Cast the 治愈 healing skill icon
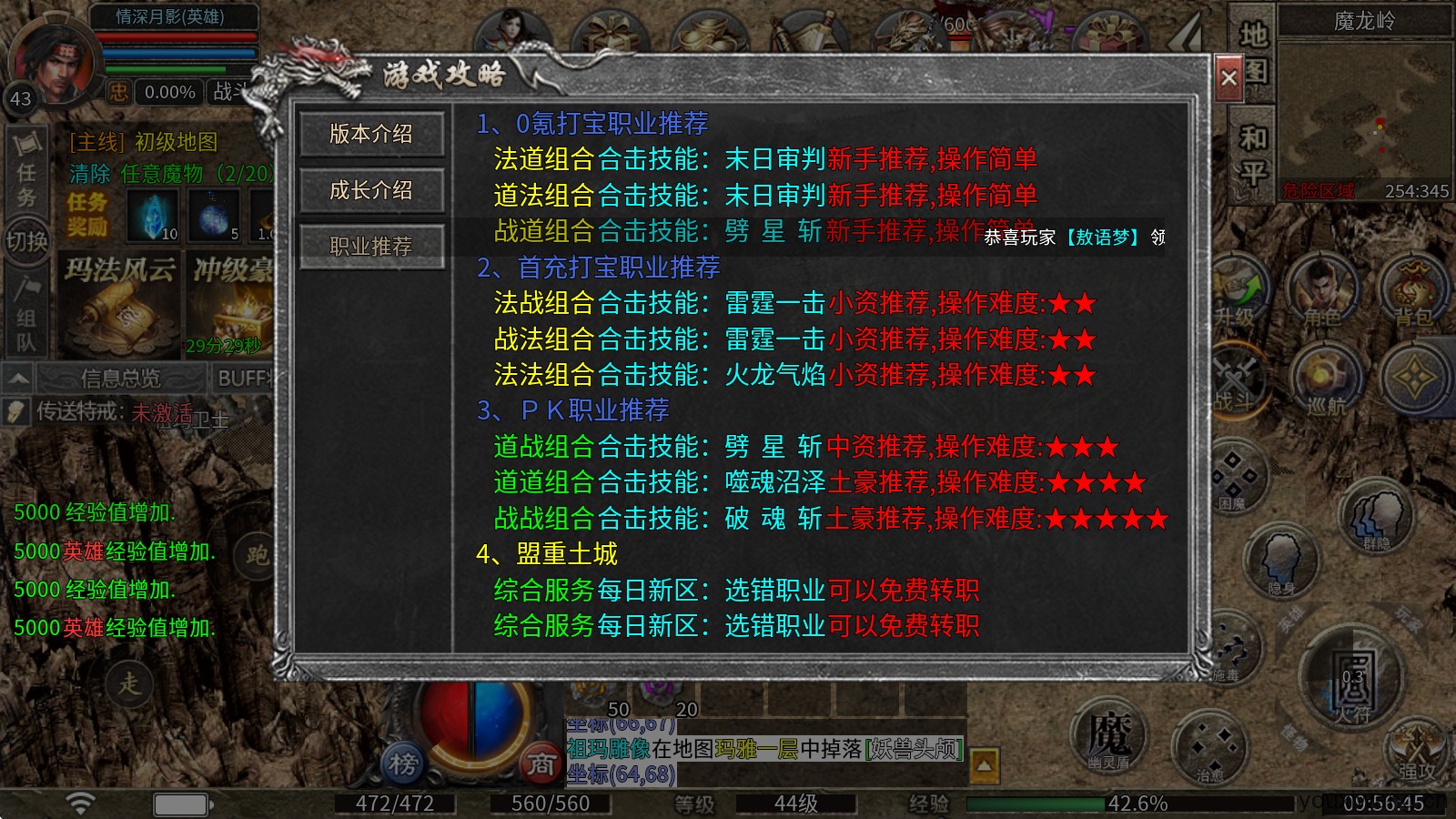 click(x=1213, y=746)
